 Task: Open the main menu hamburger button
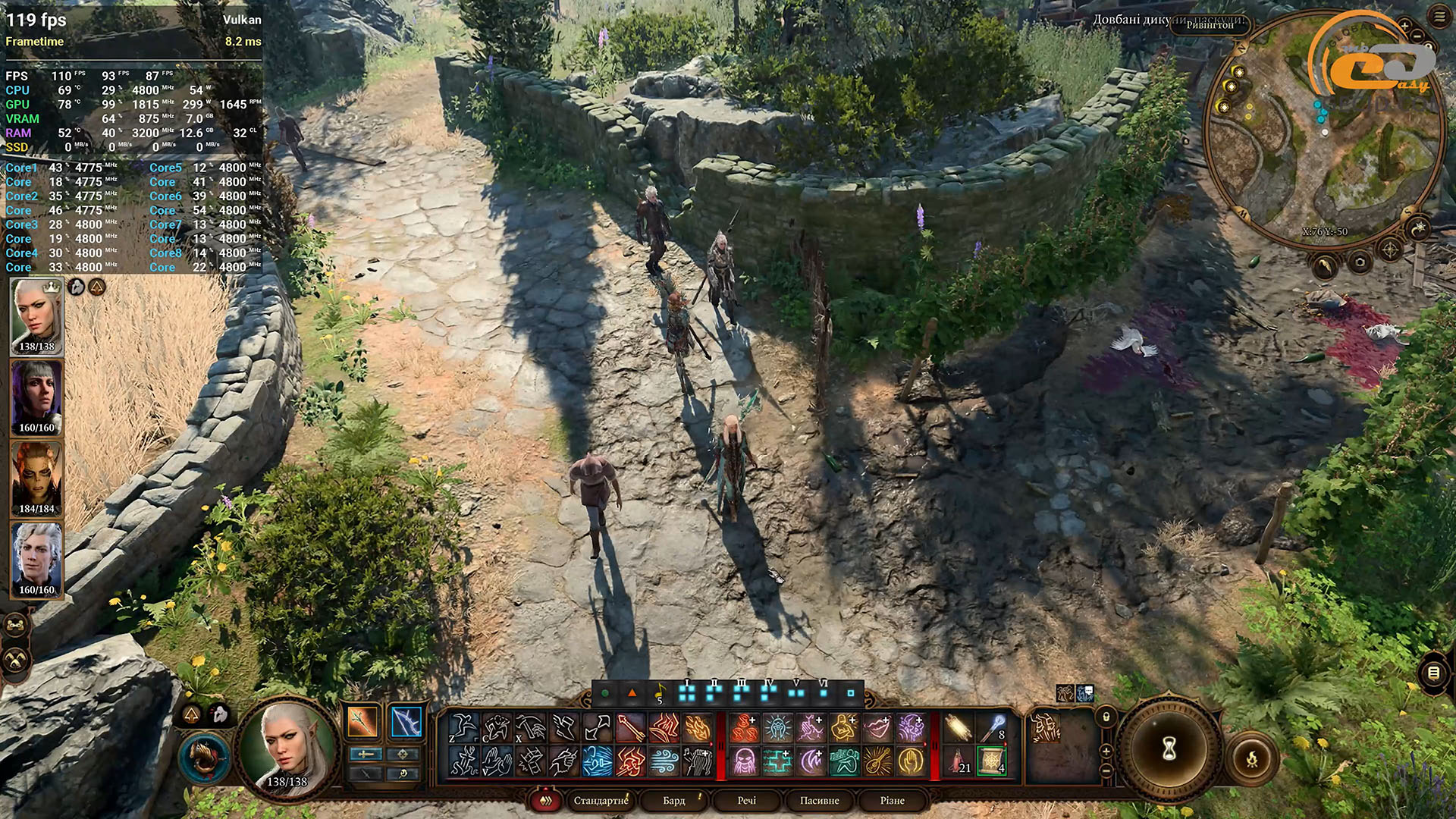tap(1439, 18)
